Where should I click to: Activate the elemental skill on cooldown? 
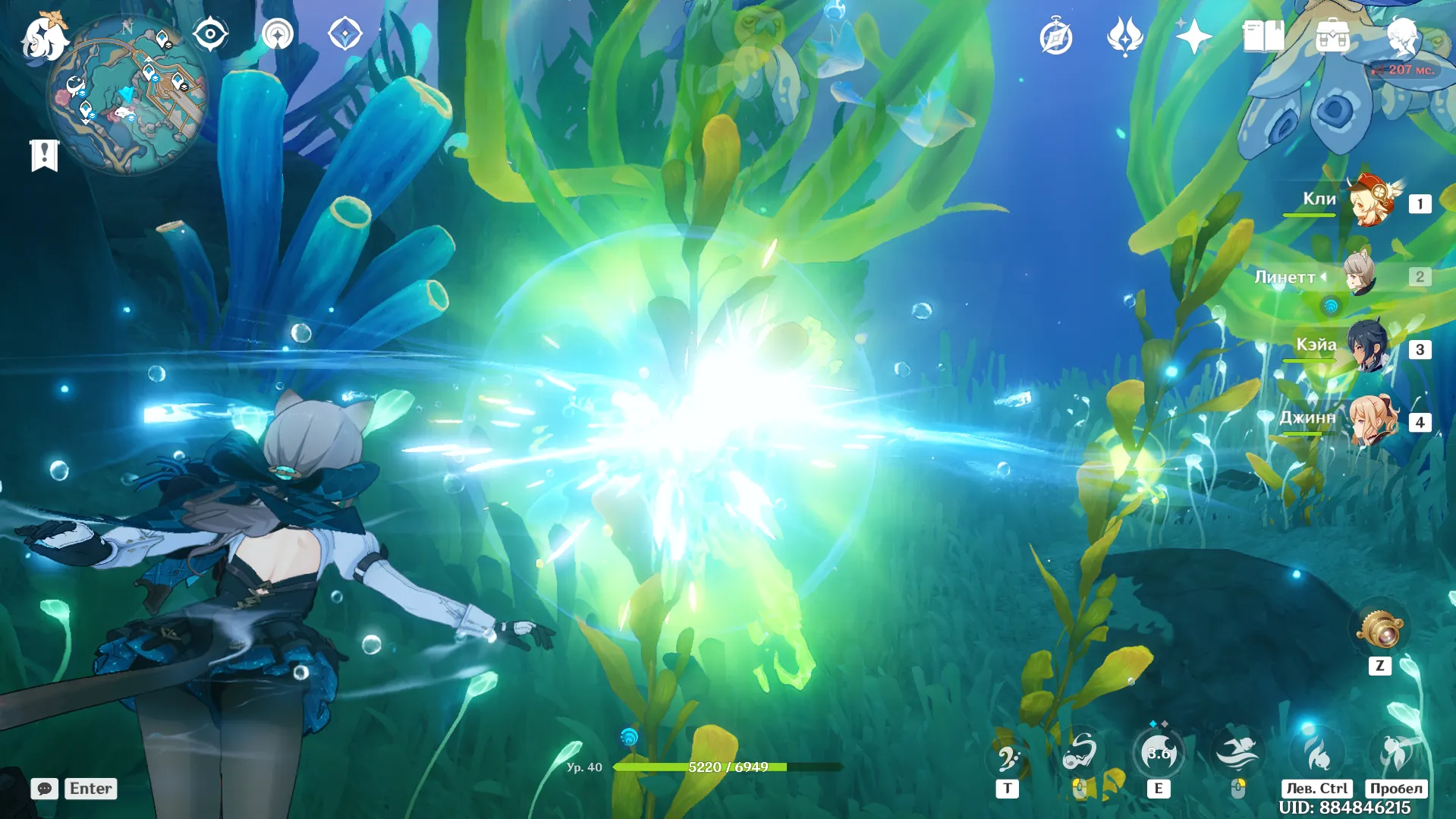(x=1158, y=753)
